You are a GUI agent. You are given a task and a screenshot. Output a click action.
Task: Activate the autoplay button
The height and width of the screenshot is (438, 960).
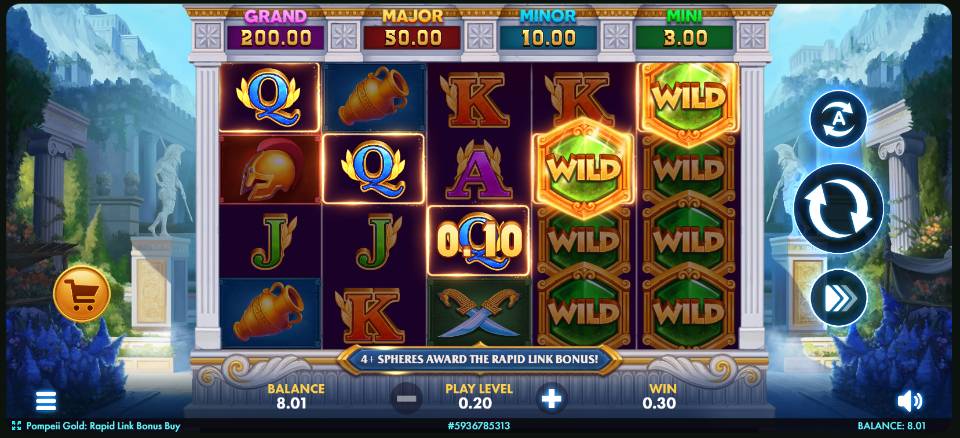tap(838, 119)
